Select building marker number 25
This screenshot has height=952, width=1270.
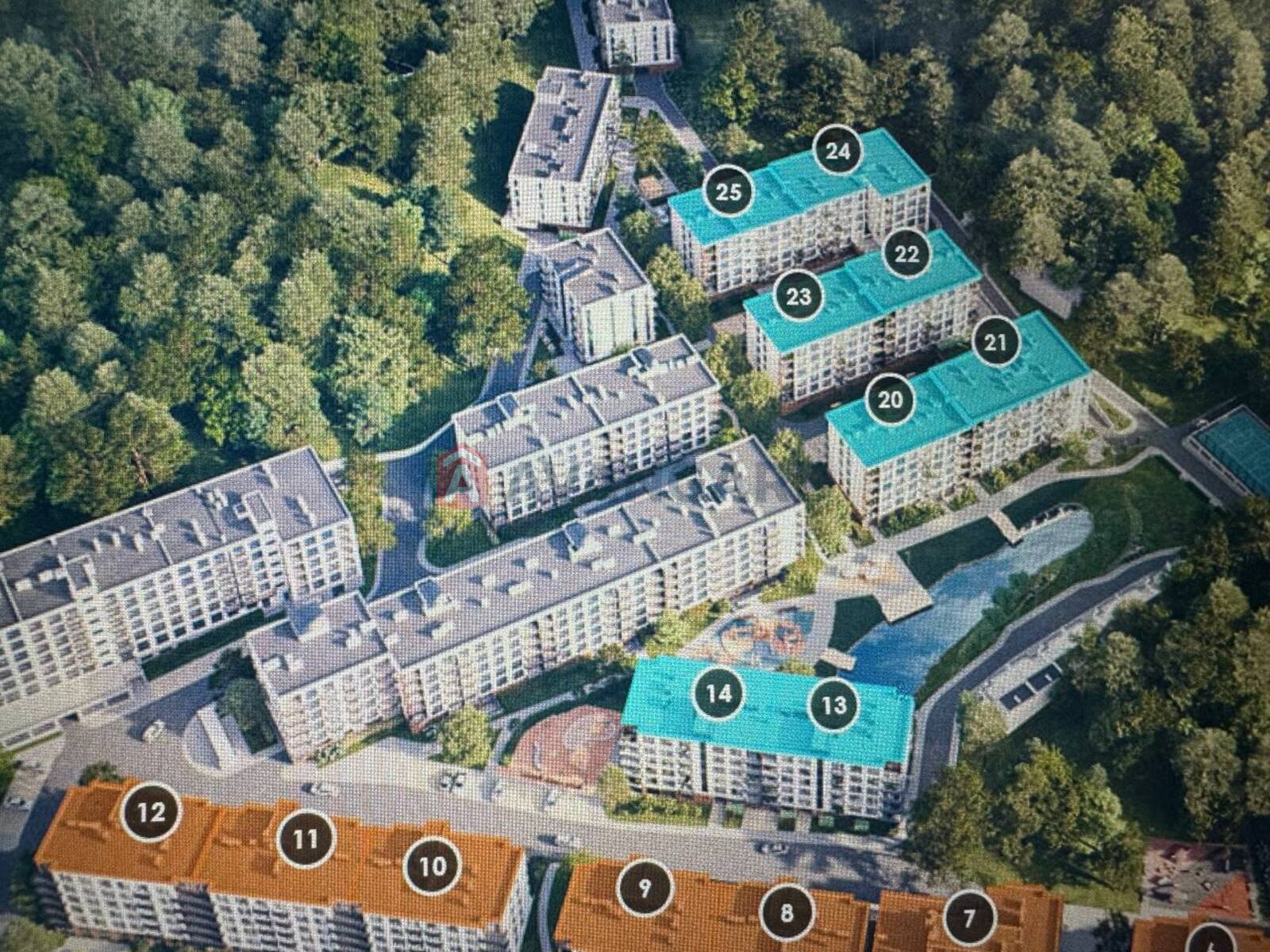[729, 191]
